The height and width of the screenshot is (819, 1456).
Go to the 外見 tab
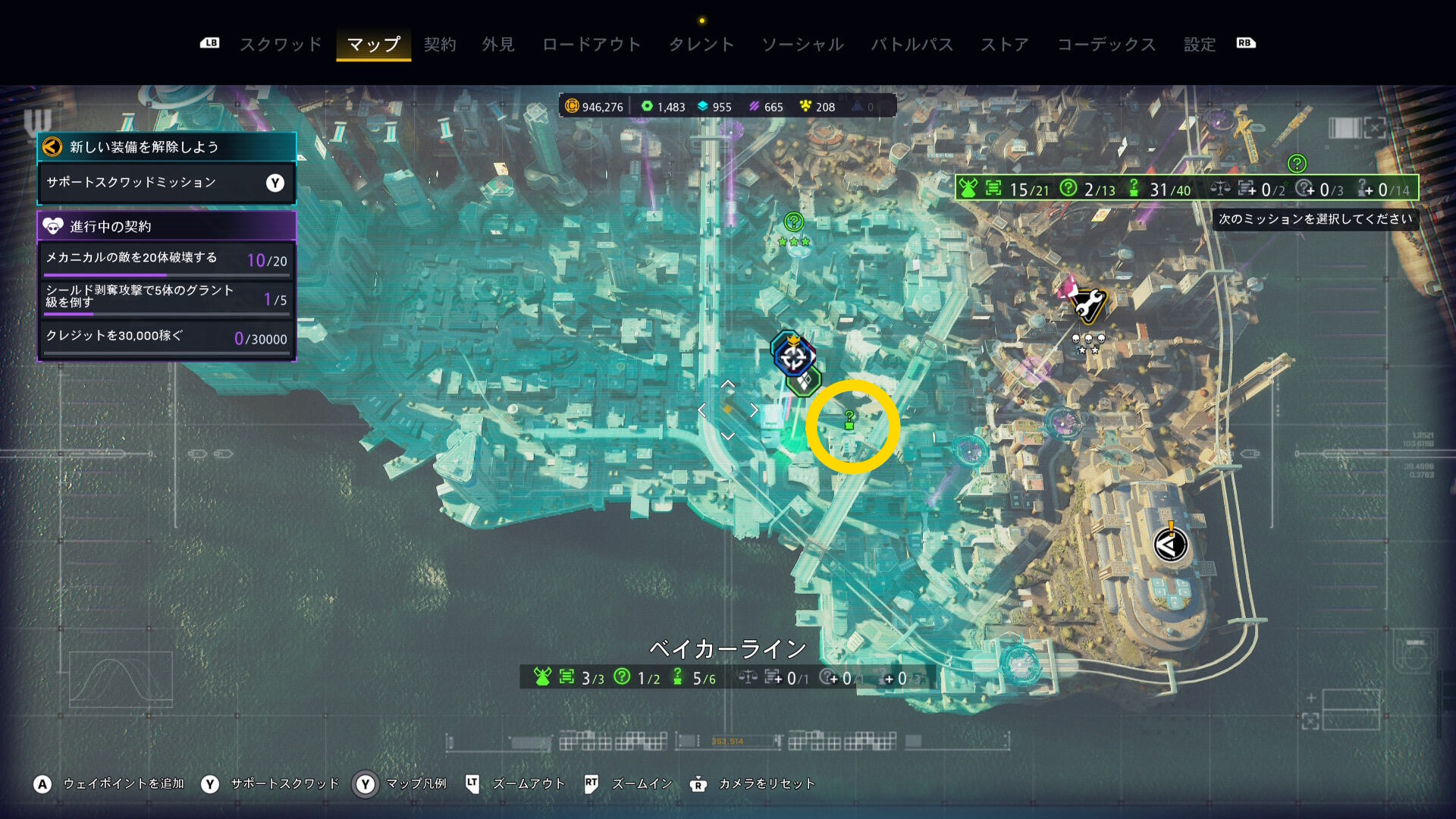click(498, 45)
